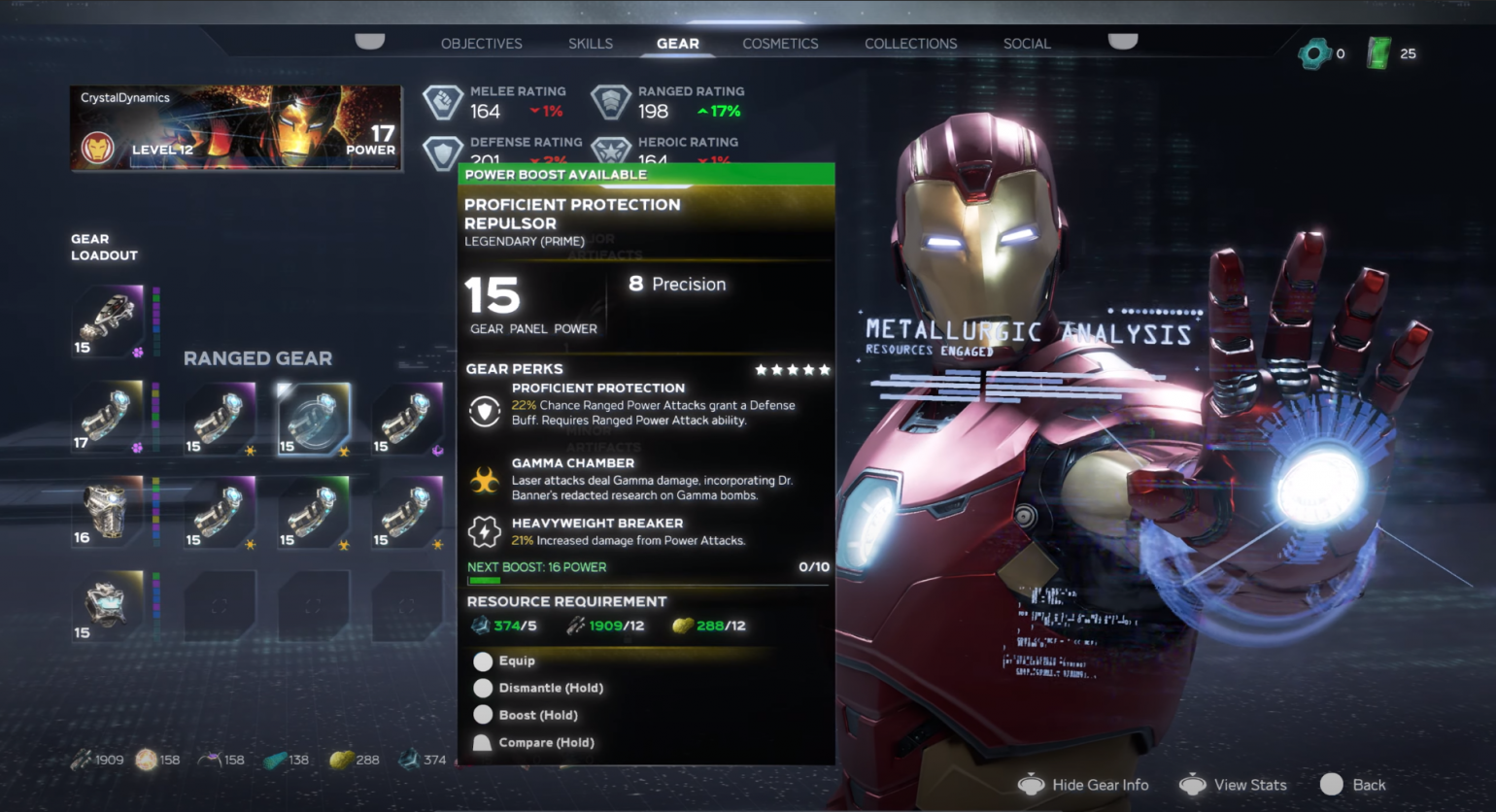Image resolution: width=1496 pixels, height=812 pixels.
Task: Select the Defense Rating icon
Action: [x=443, y=152]
